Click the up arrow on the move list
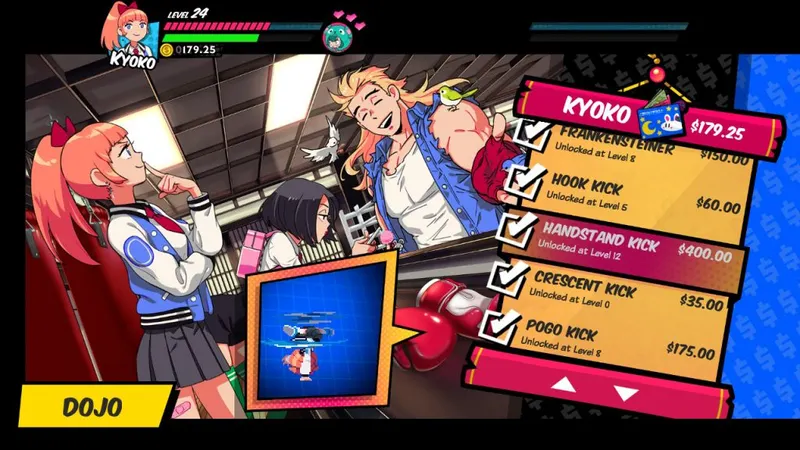The height and width of the screenshot is (450, 800). coord(565,385)
